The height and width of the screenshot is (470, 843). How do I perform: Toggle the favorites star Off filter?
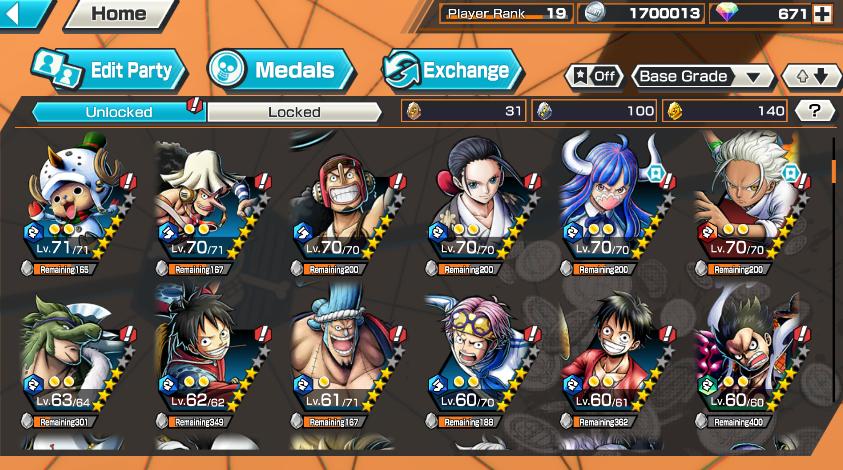[594, 76]
